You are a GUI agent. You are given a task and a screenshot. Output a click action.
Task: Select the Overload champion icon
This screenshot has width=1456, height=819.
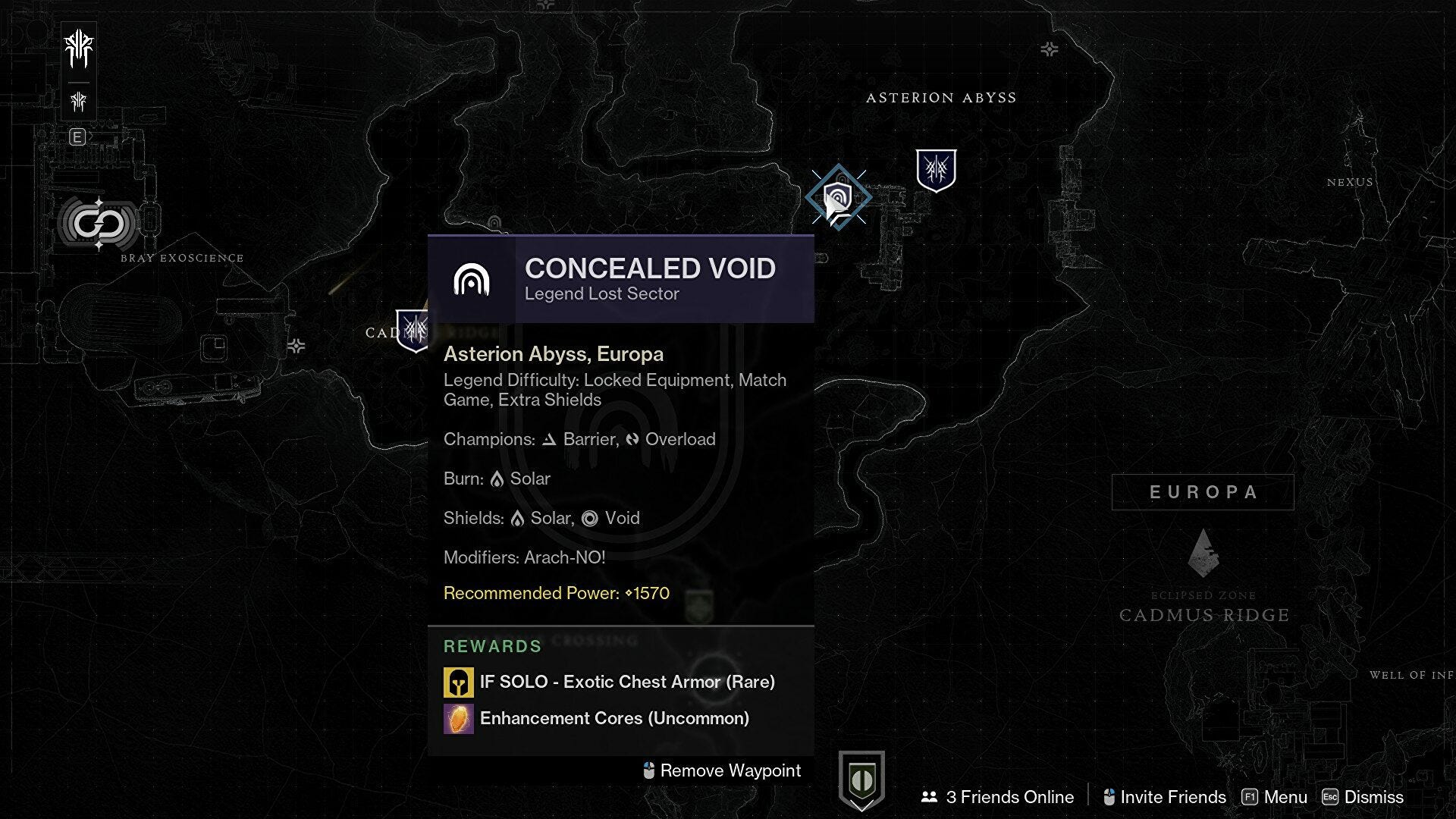[x=631, y=439]
